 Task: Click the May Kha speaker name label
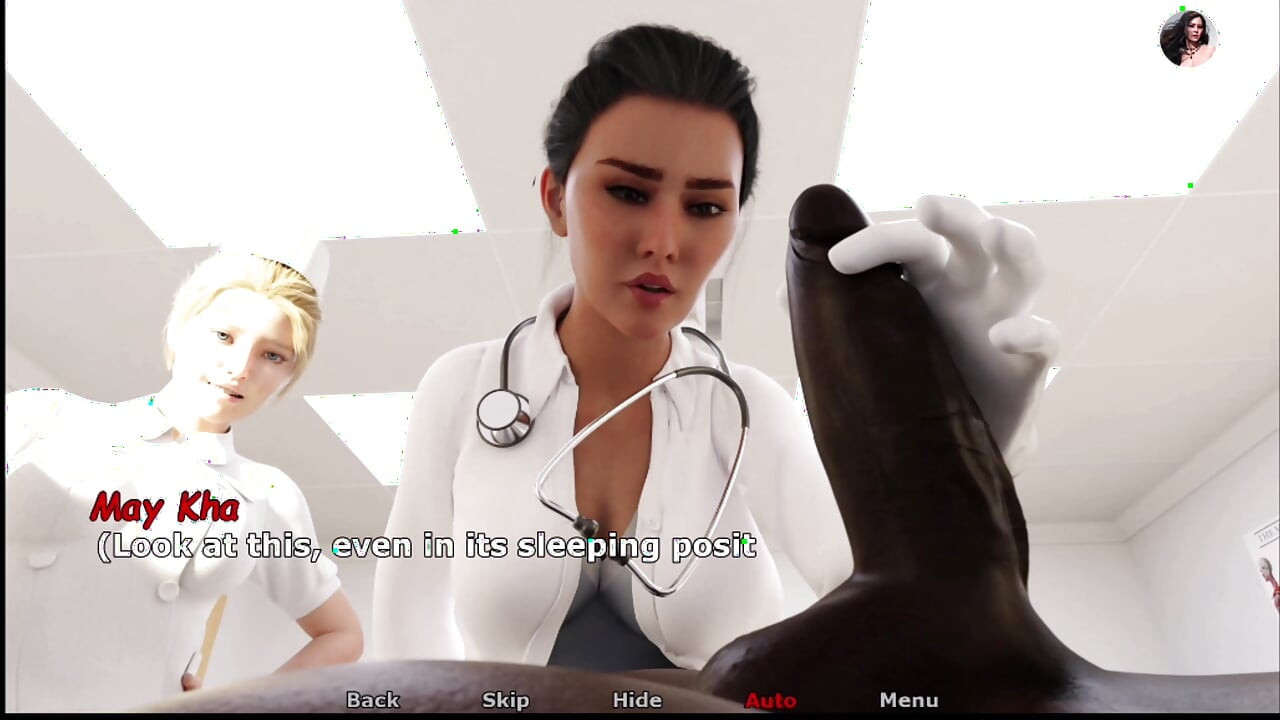pos(166,510)
